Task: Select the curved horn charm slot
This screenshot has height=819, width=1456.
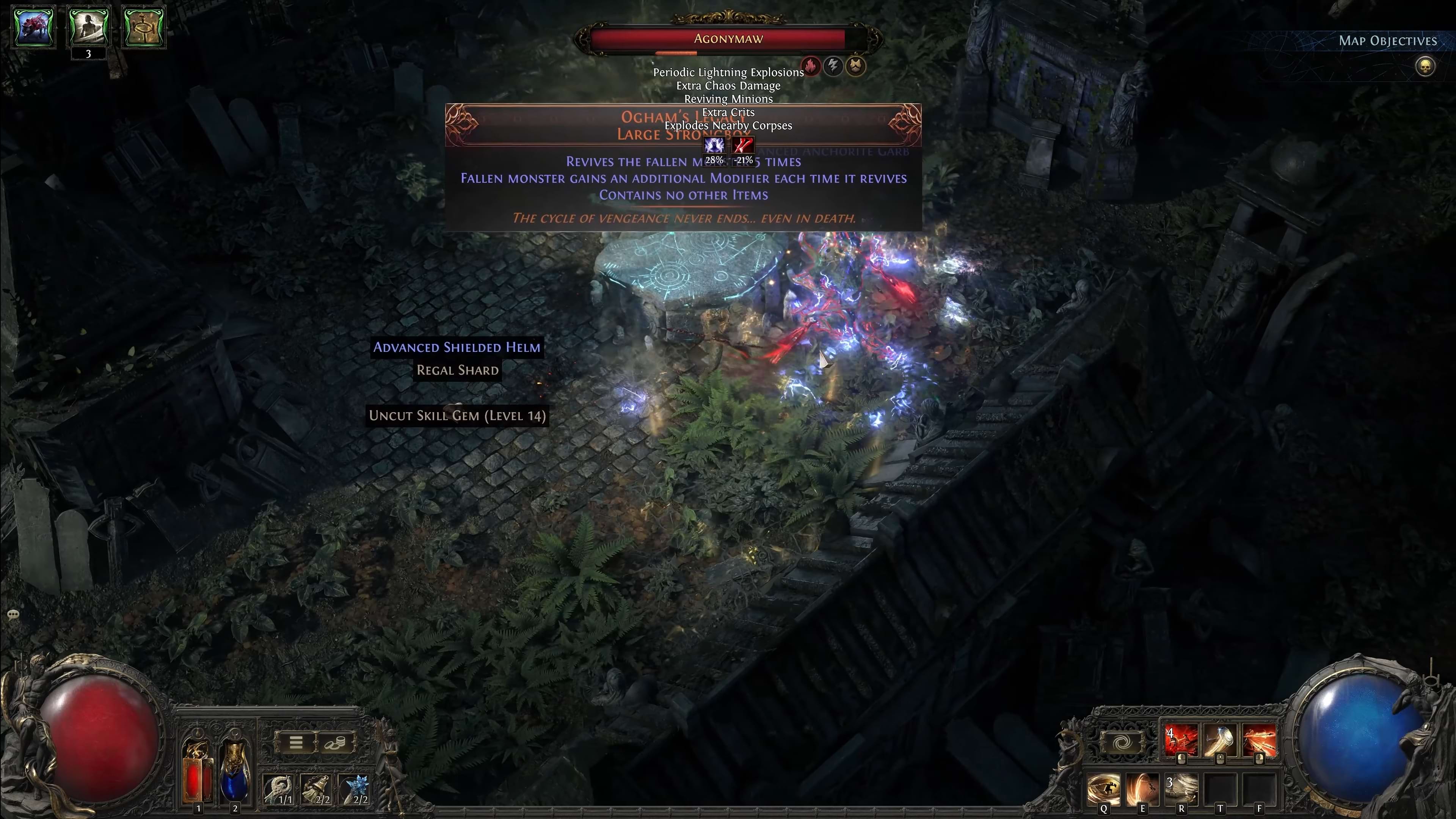Action: click(x=279, y=789)
